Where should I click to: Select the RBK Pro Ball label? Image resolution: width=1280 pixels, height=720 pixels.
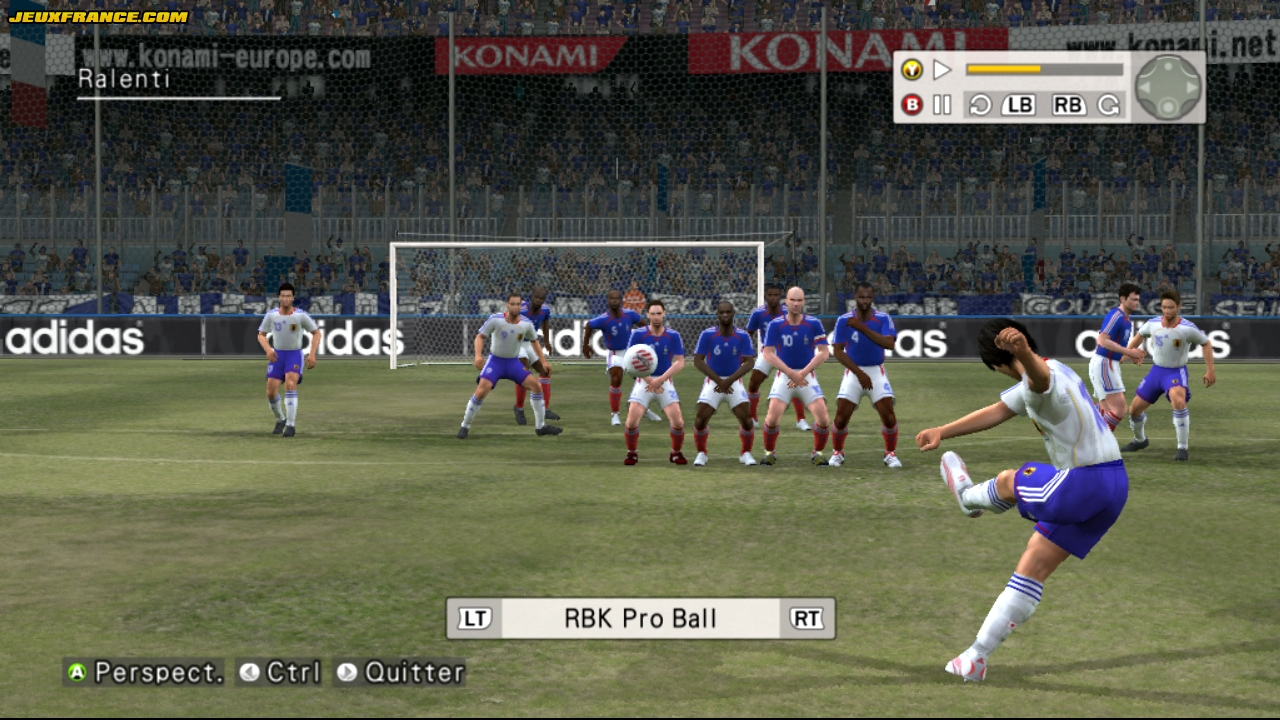[640, 619]
